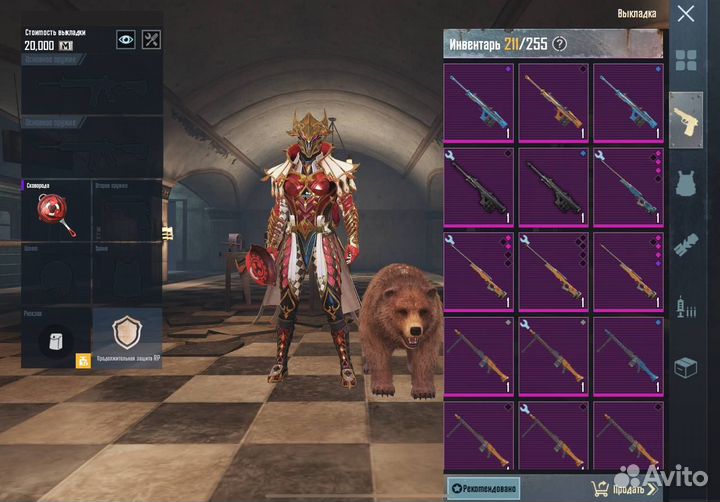Switch to the all-items grid tab
Viewport: 720px width, 502px height.
[x=686, y=60]
